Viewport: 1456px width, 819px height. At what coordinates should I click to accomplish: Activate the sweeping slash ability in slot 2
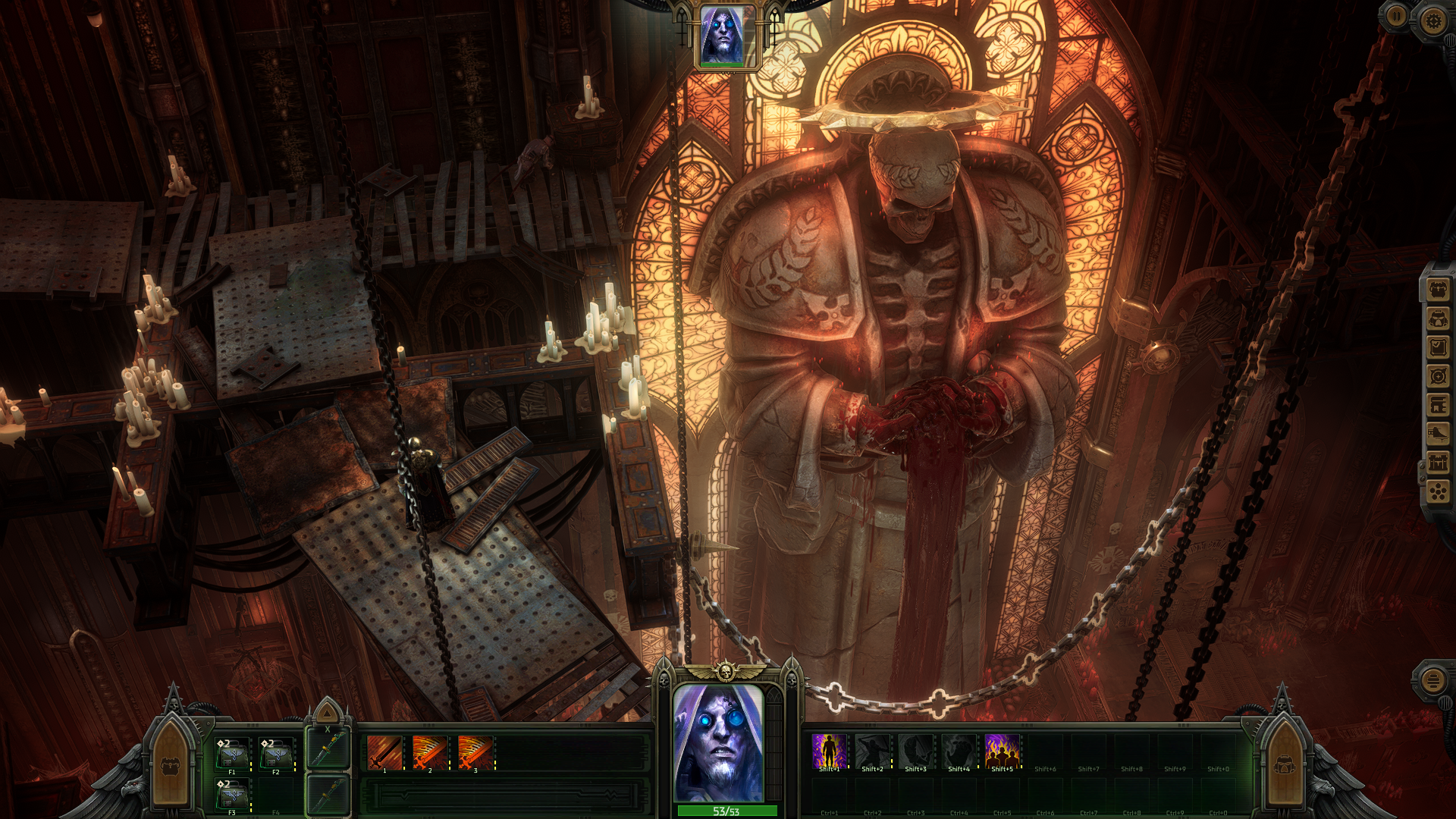point(430,753)
